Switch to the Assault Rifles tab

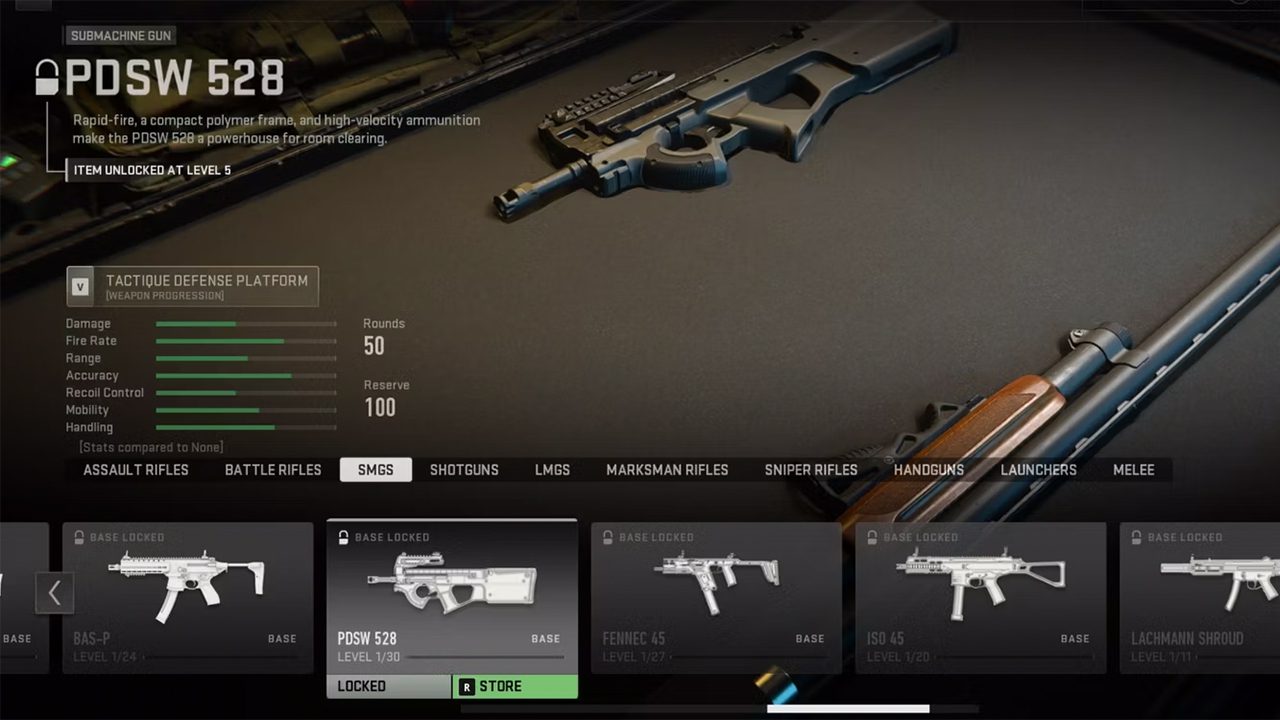[136, 470]
